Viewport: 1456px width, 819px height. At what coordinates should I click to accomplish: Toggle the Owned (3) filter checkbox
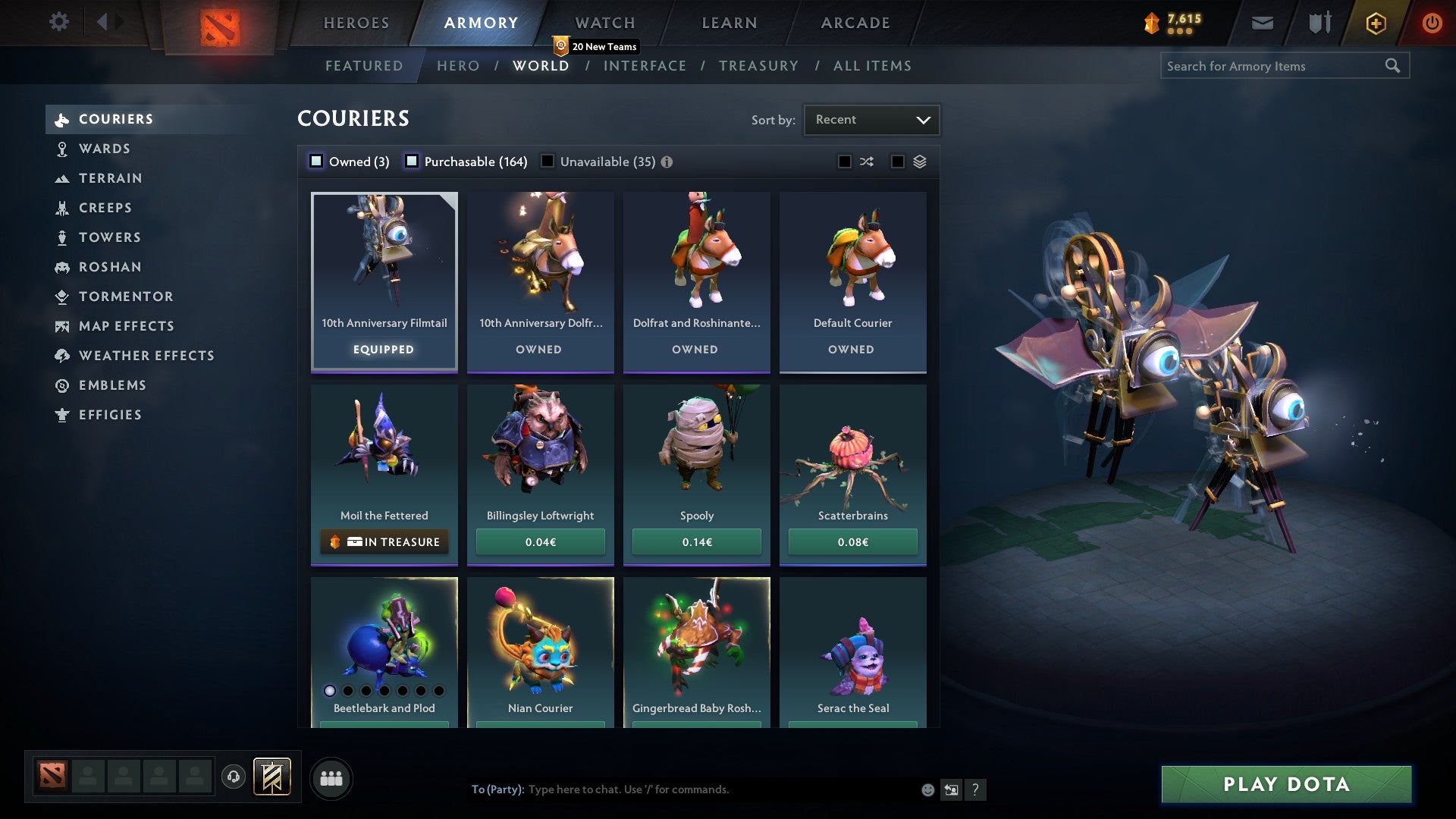pyautogui.click(x=315, y=161)
